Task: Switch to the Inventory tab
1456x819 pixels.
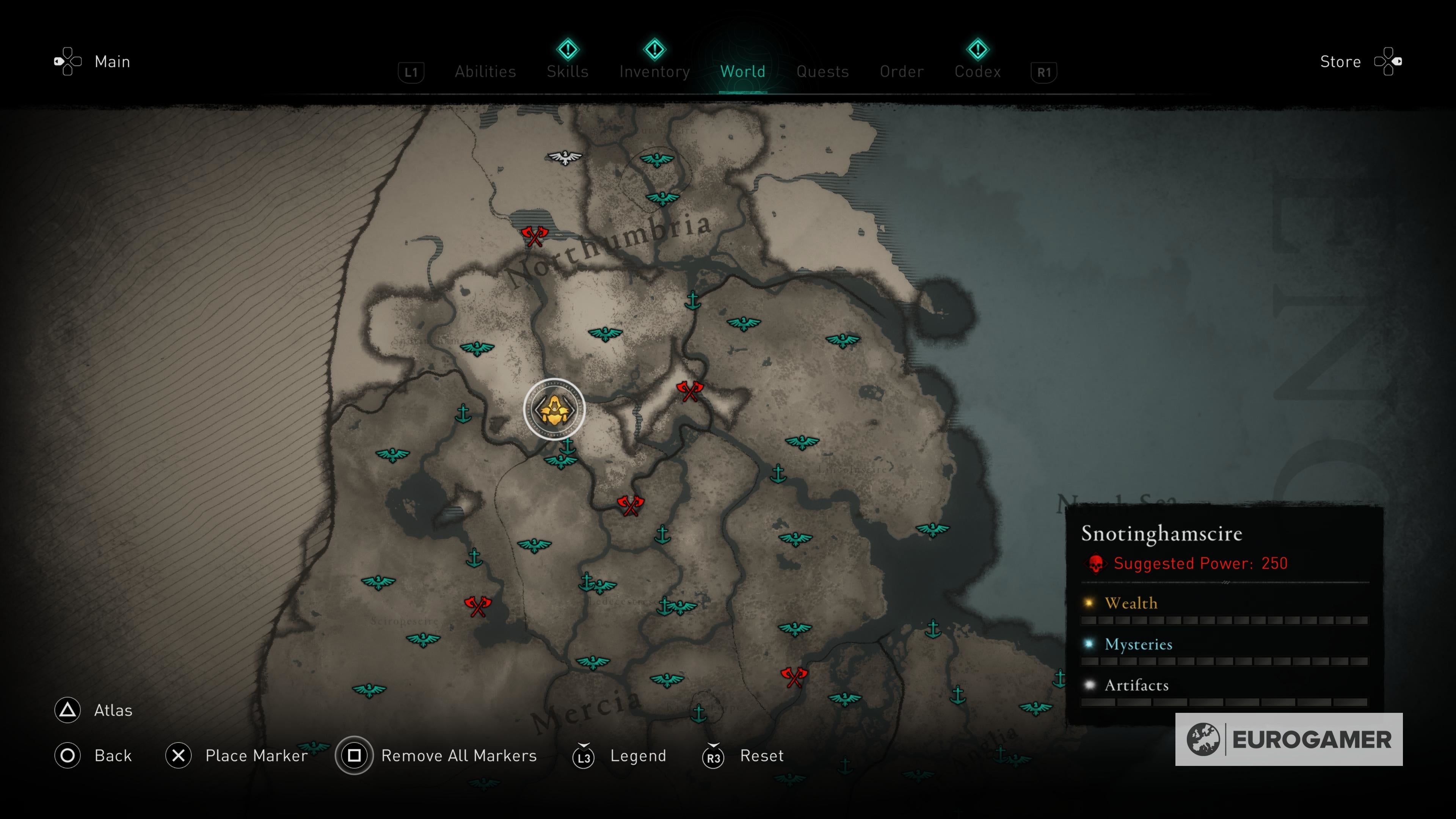Action: pos(654,71)
